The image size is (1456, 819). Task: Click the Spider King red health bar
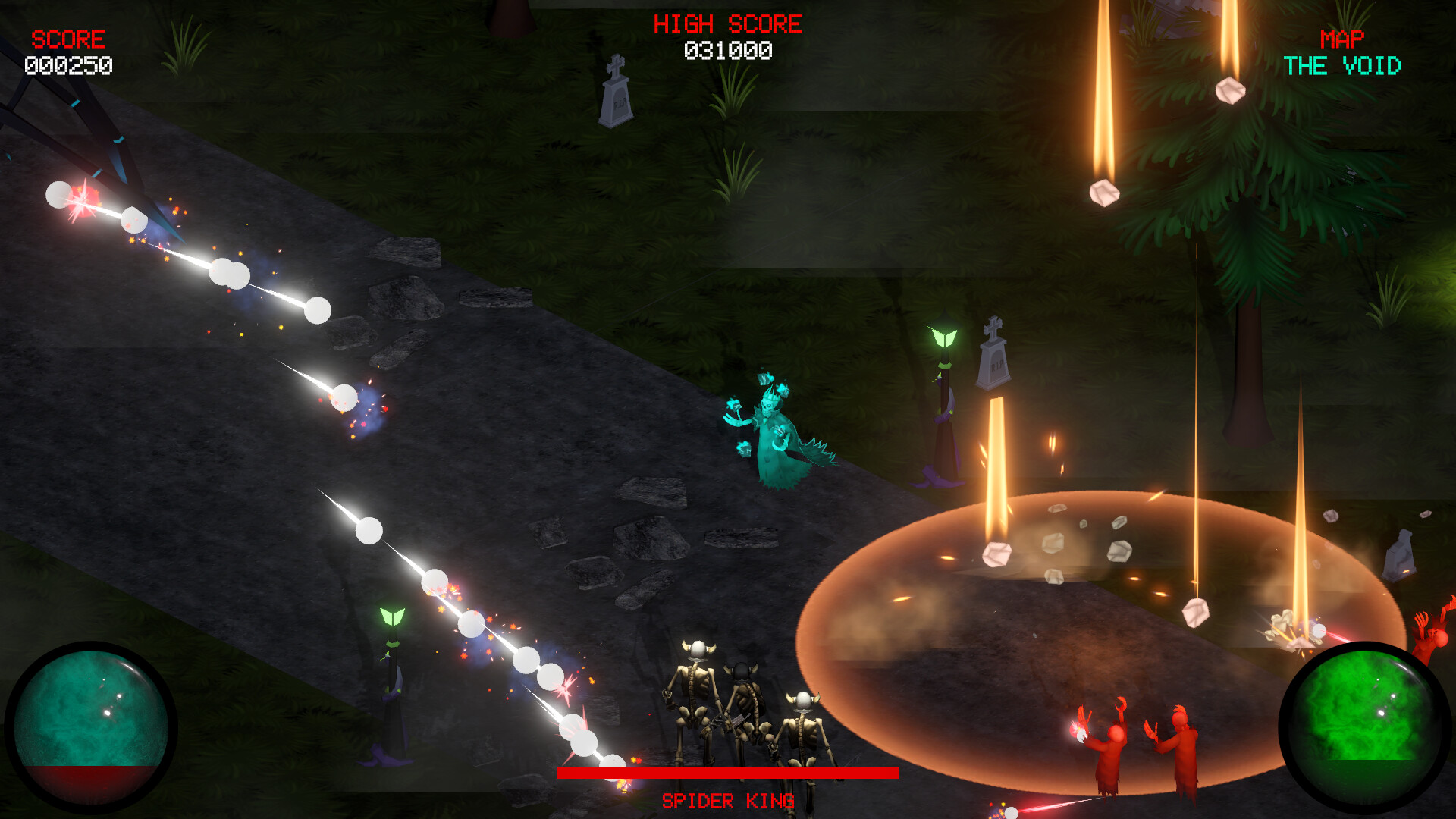point(728,773)
